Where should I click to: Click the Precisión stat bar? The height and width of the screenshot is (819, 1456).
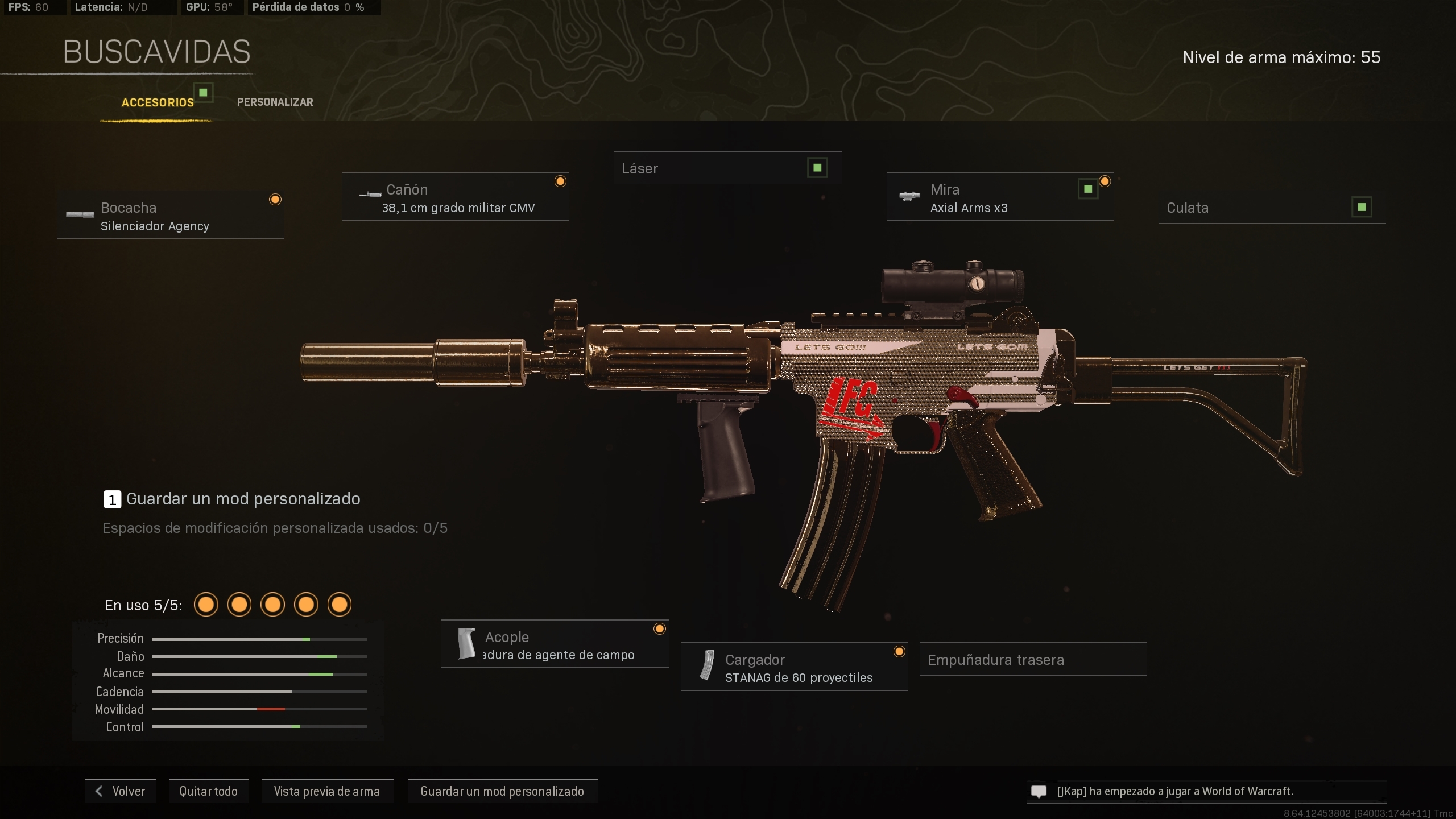click(259, 638)
